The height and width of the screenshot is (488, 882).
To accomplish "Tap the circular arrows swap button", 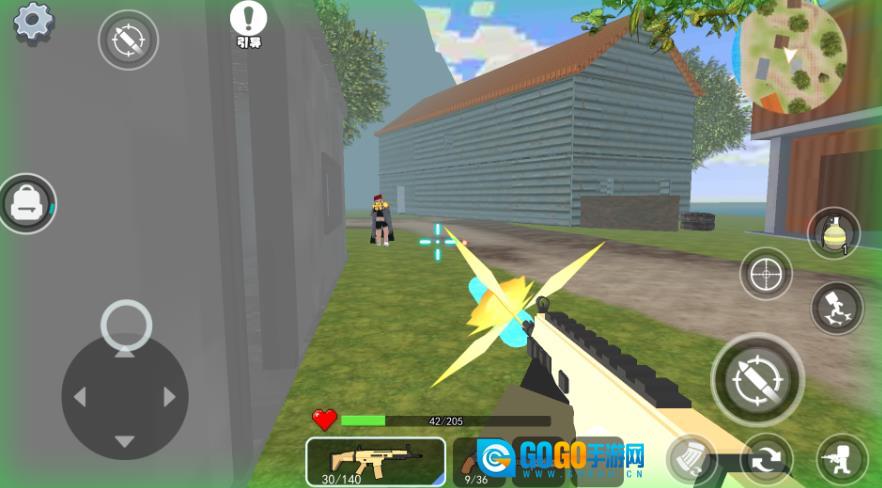I will pos(767,460).
